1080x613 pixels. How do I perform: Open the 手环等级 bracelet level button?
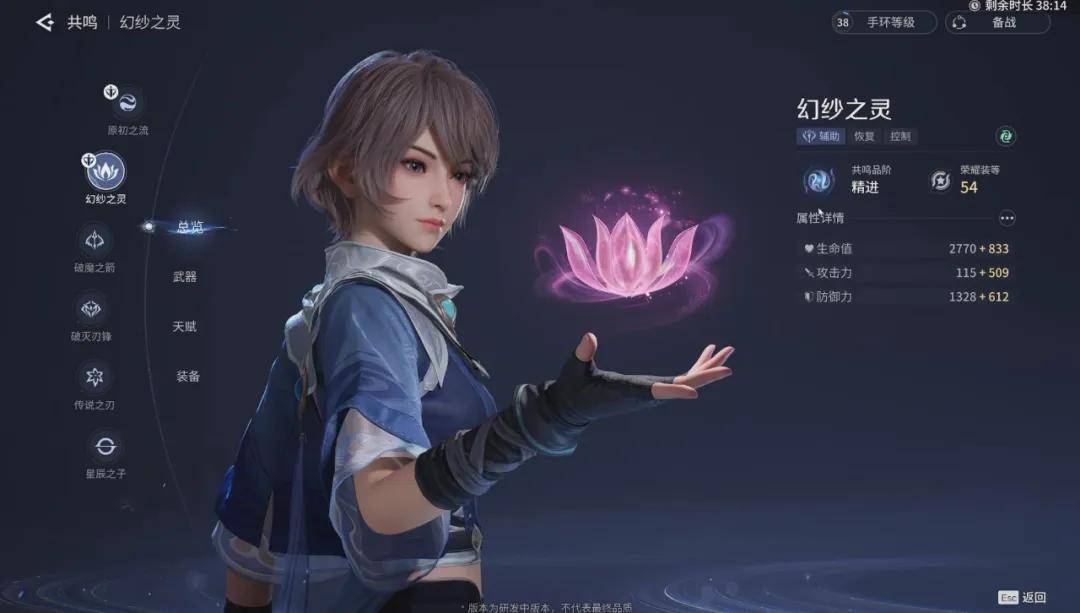coord(884,22)
